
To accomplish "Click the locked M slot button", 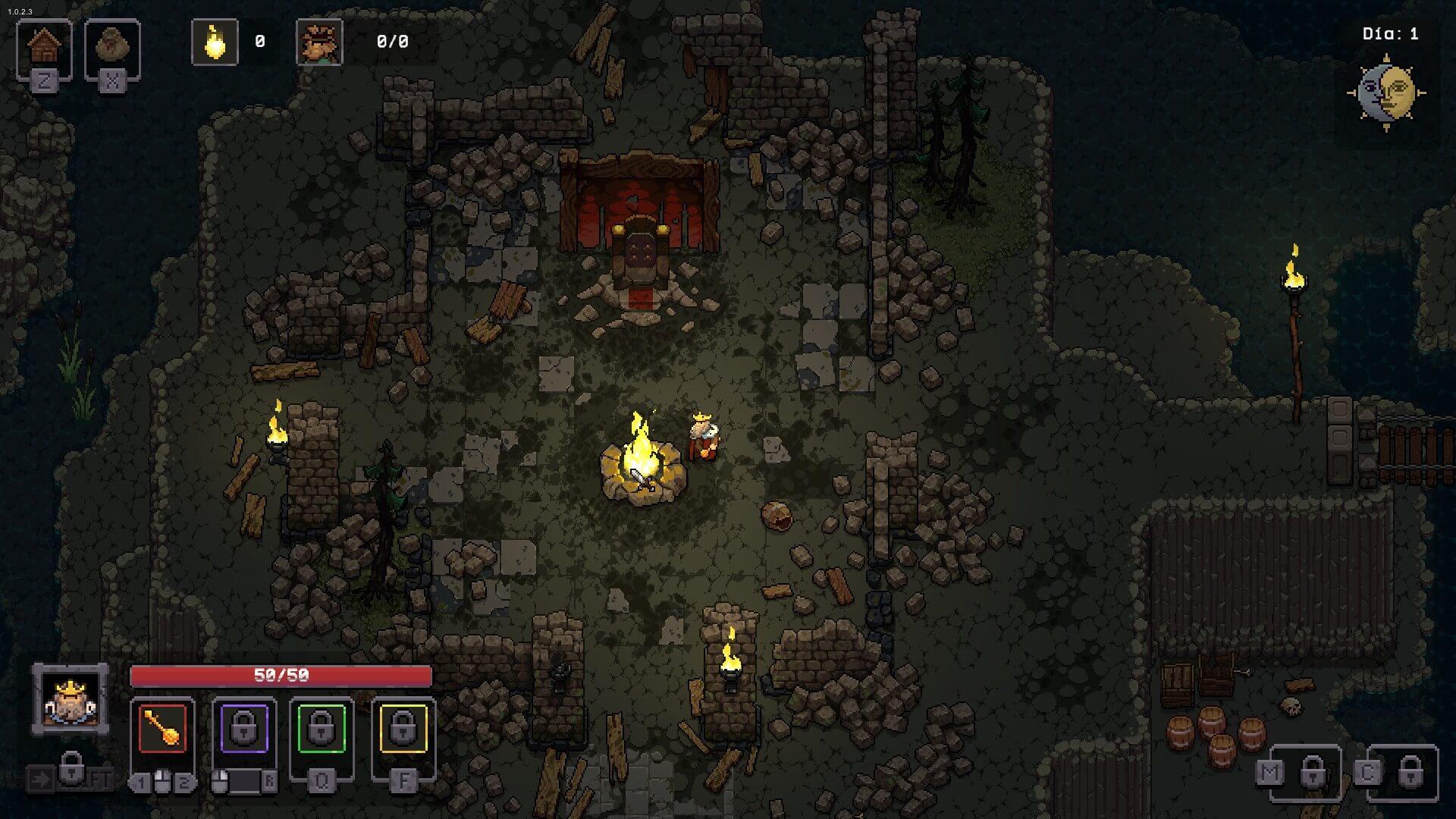I will 1312,772.
